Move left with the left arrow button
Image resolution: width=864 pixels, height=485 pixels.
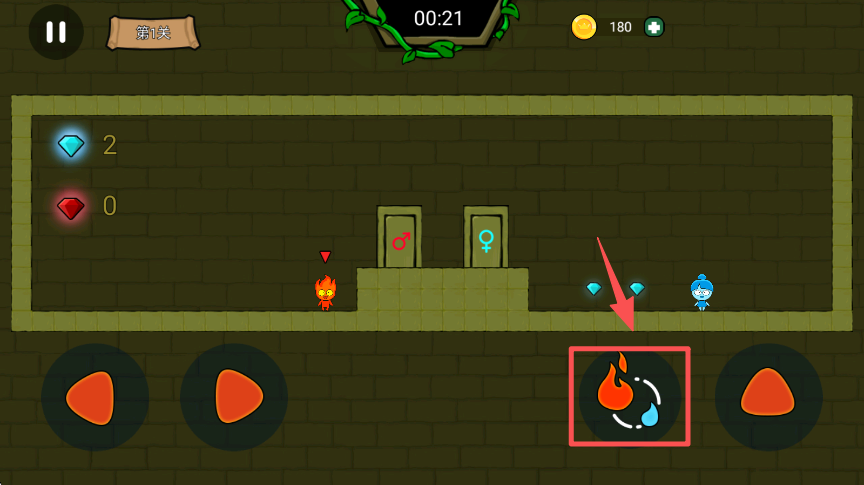click(x=95, y=397)
